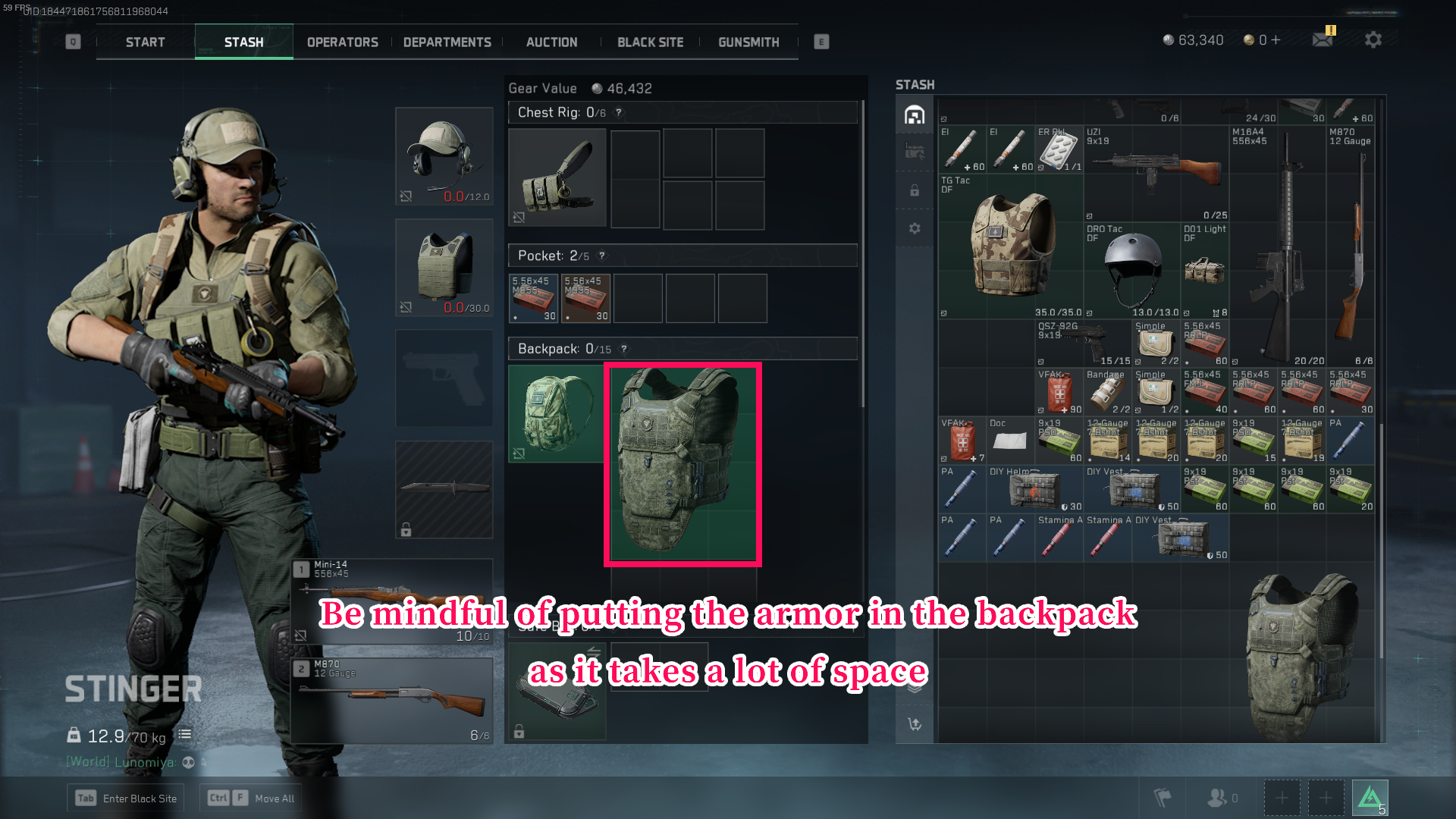The width and height of the screenshot is (1456, 819).
Task: Toggle the discard marker on the backpack slot
Action: [518, 451]
